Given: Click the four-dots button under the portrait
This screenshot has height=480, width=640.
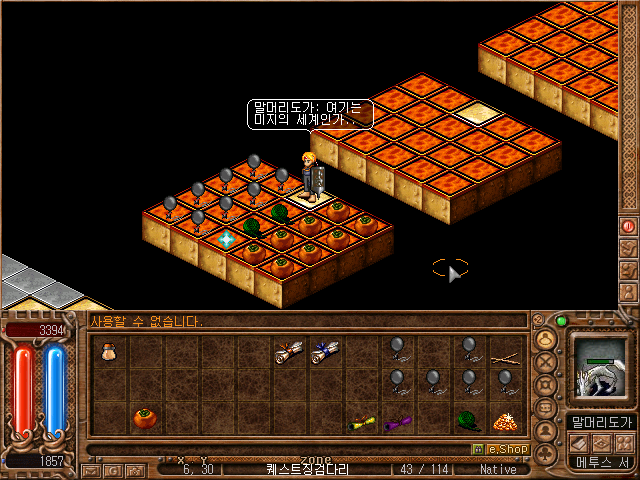Looking at the screenshot, I should (625, 443).
